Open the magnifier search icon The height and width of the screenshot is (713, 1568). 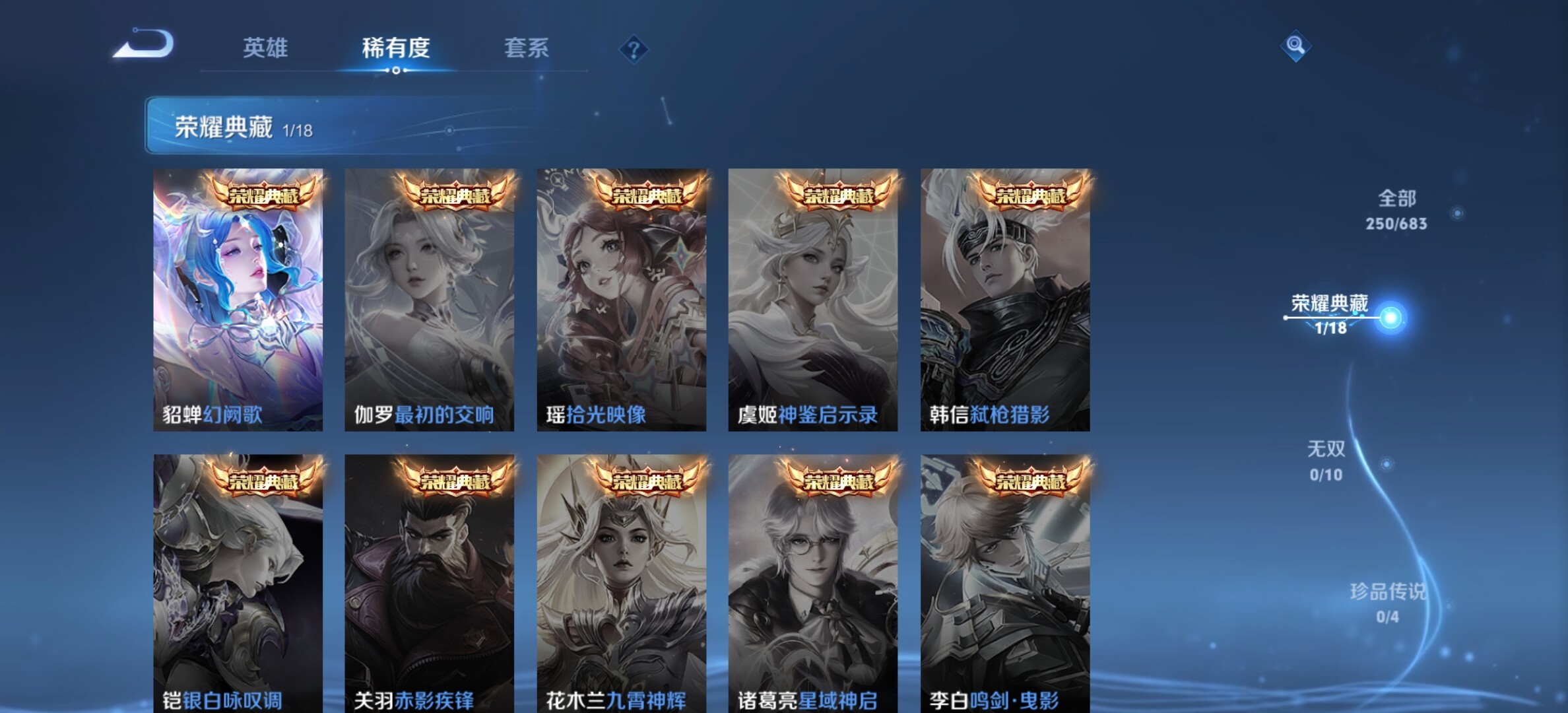coord(1295,46)
